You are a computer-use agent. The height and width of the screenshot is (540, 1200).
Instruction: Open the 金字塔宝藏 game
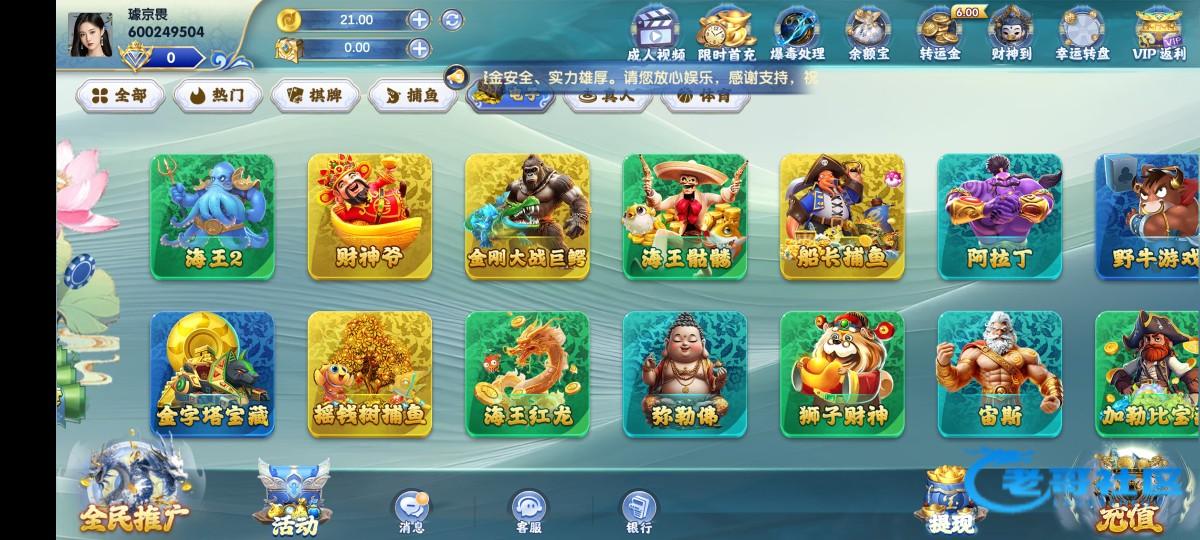coord(212,373)
